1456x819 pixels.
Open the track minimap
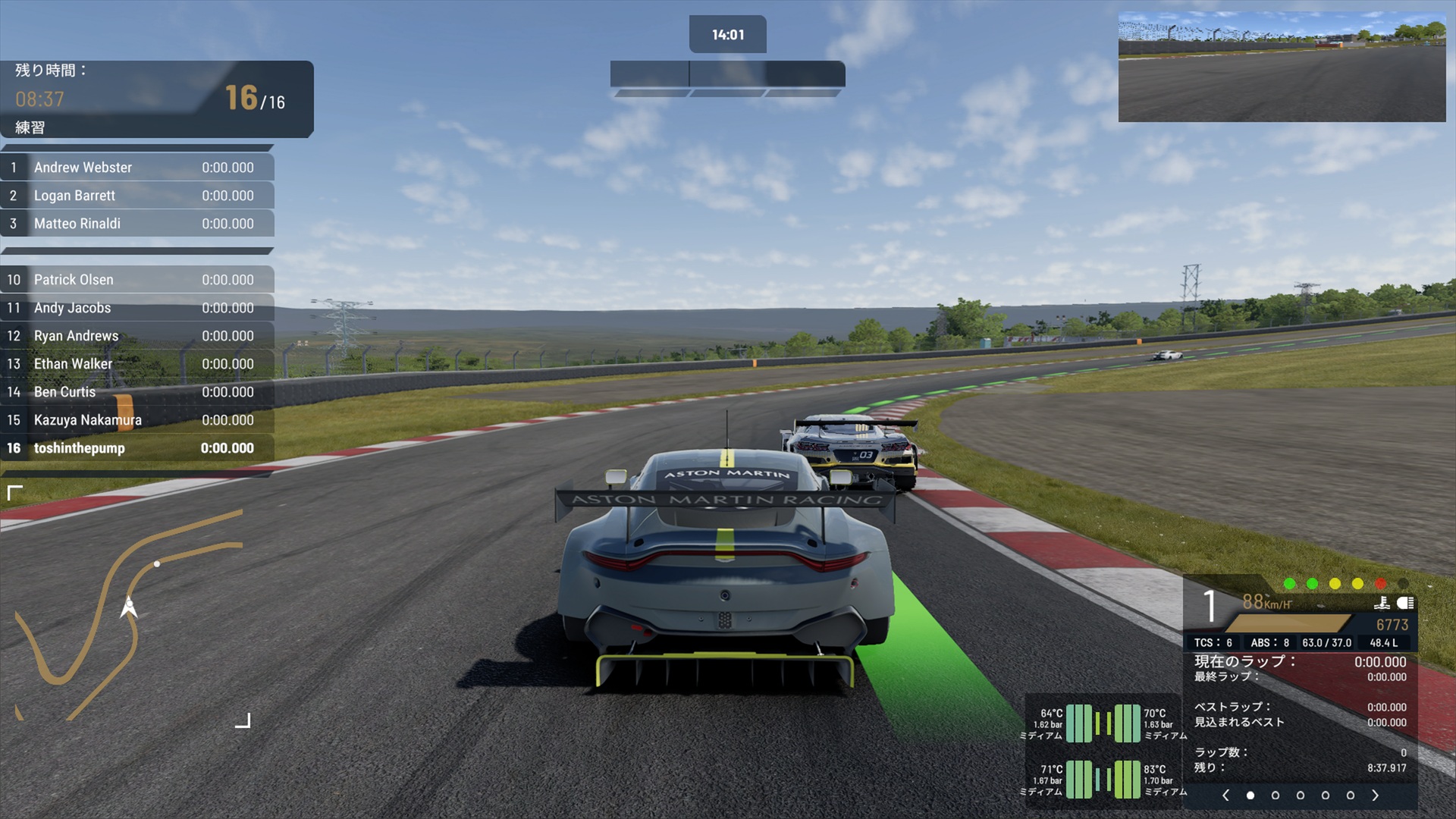[x=129, y=607]
